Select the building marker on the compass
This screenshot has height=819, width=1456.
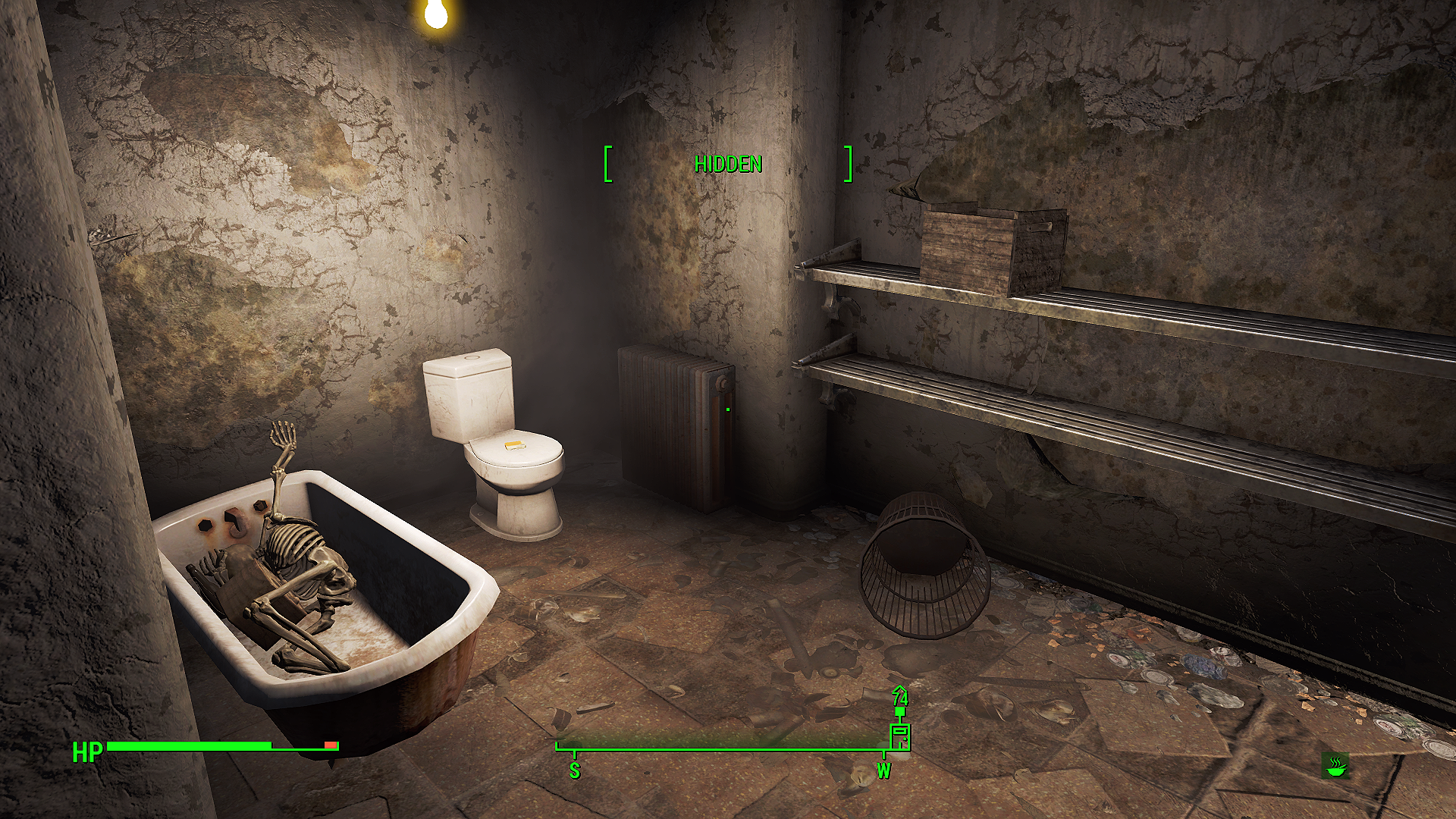point(899,736)
